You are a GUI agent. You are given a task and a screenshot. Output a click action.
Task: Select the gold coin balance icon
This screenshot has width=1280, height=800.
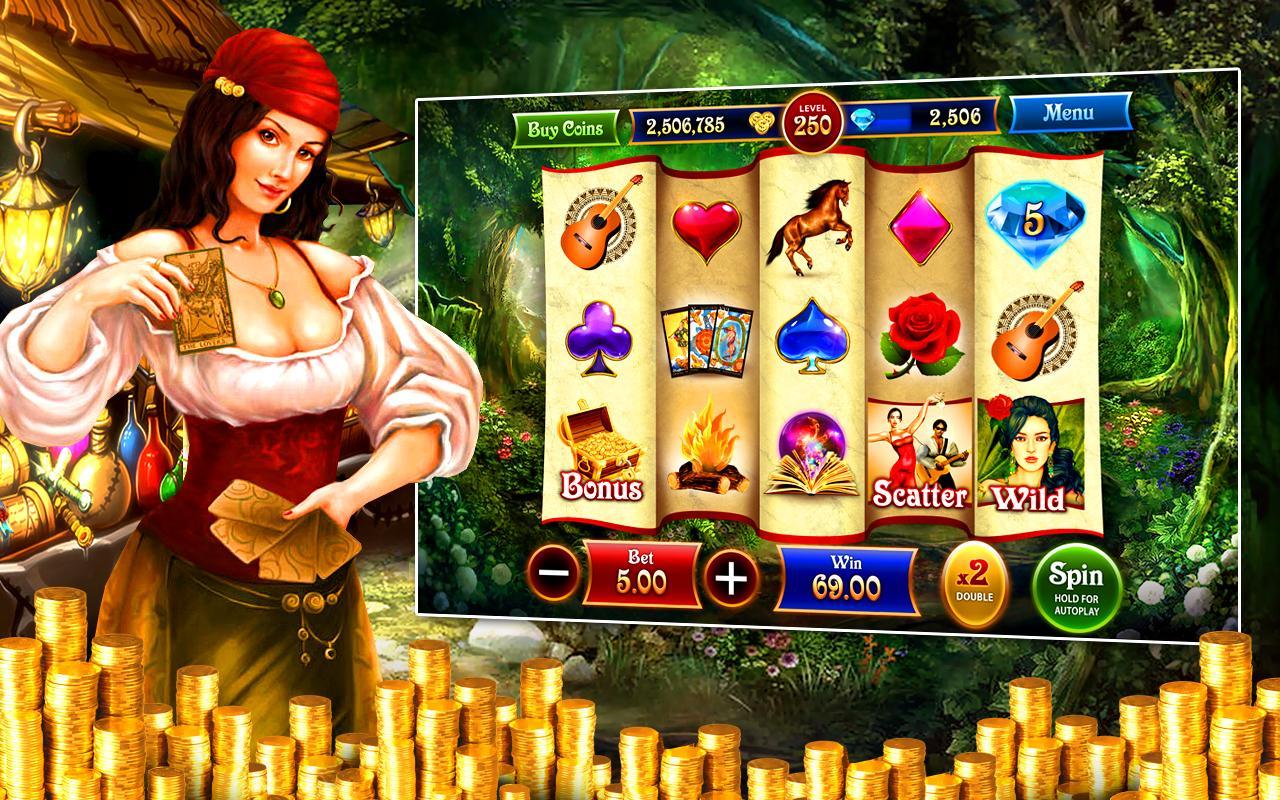pos(764,121)
